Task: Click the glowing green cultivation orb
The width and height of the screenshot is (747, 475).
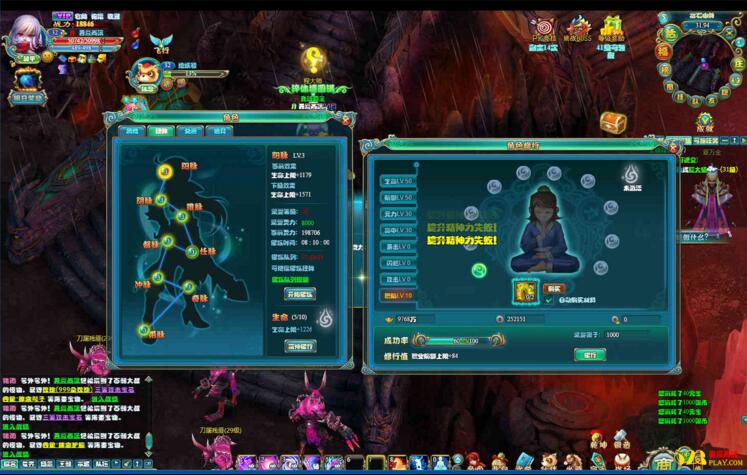Action: (478, 268)
